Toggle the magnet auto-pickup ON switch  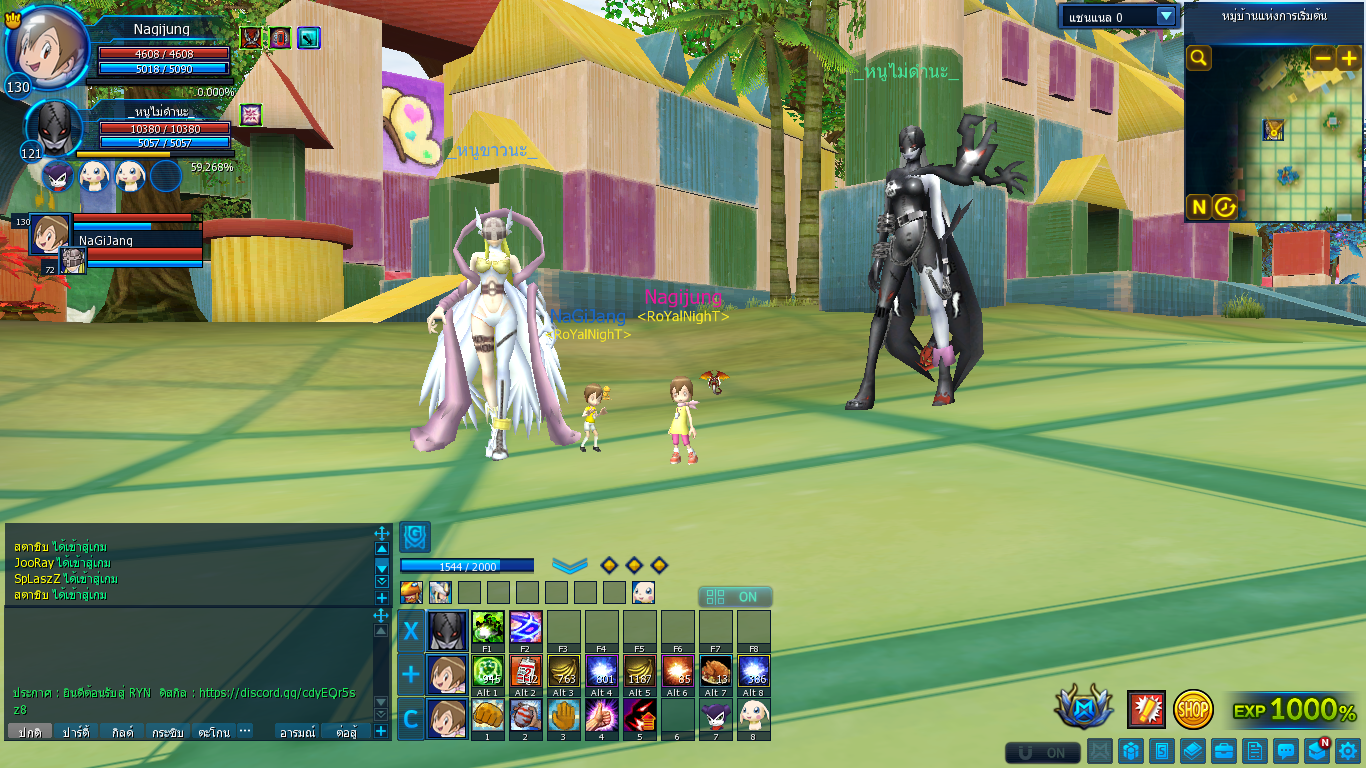point(1042,752)
